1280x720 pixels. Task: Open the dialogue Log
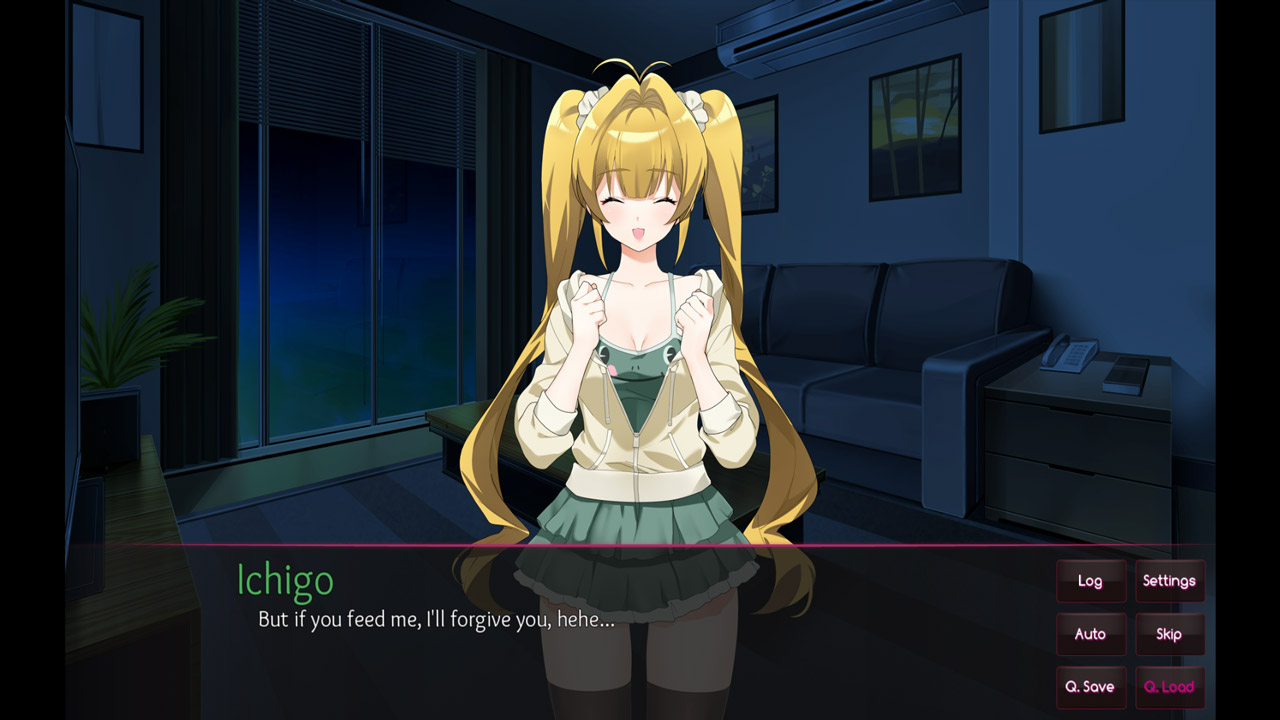coord(1090,581)
